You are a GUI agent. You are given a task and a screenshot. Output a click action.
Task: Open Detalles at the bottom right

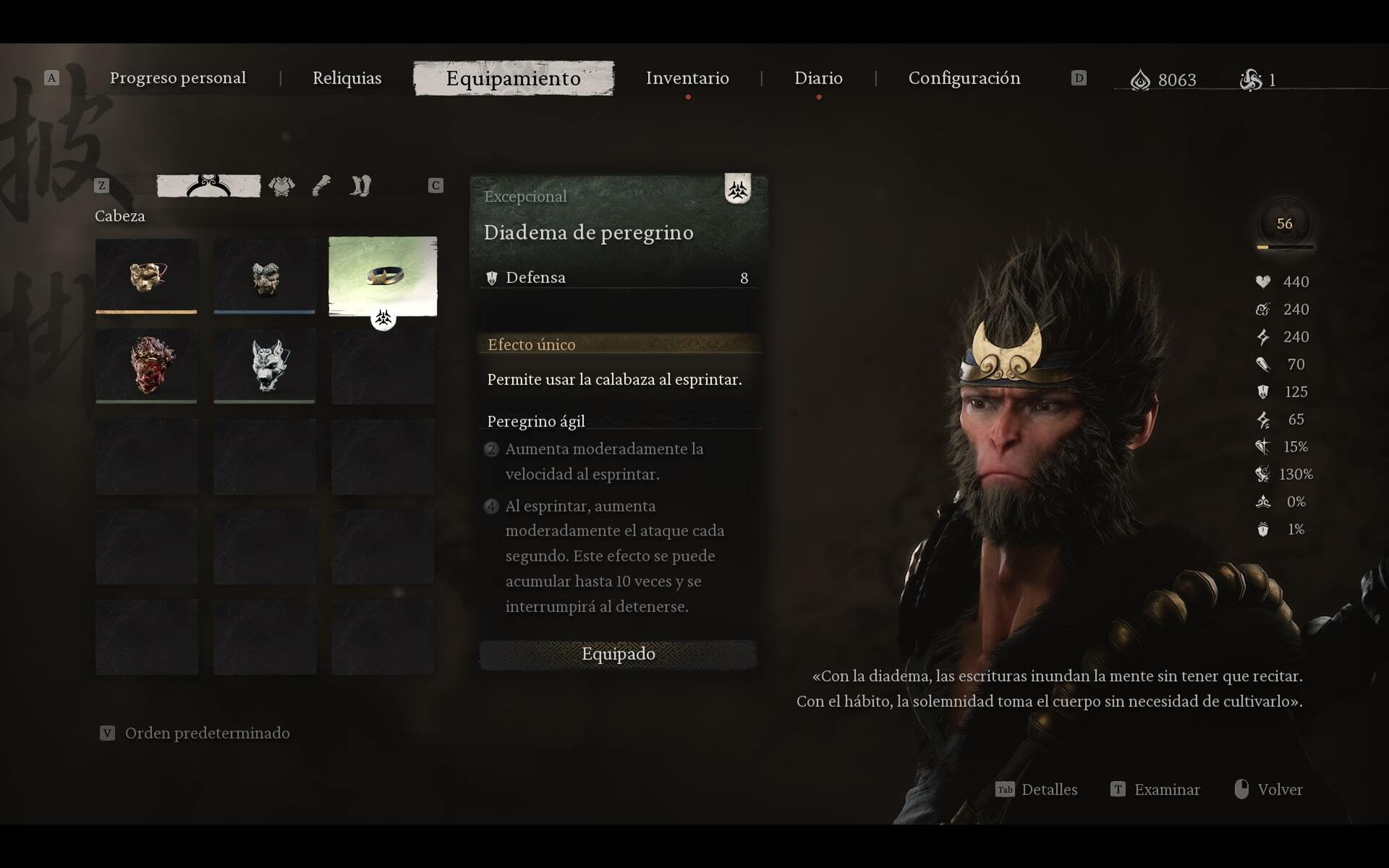[x=1049, y=790]
